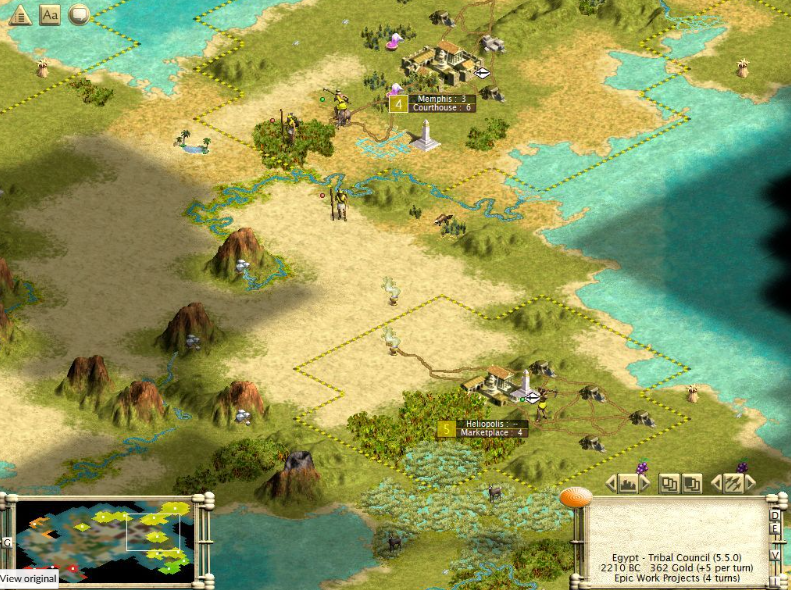
Task: Open the main menu triangle button
Action: click(x=18, y=14)
